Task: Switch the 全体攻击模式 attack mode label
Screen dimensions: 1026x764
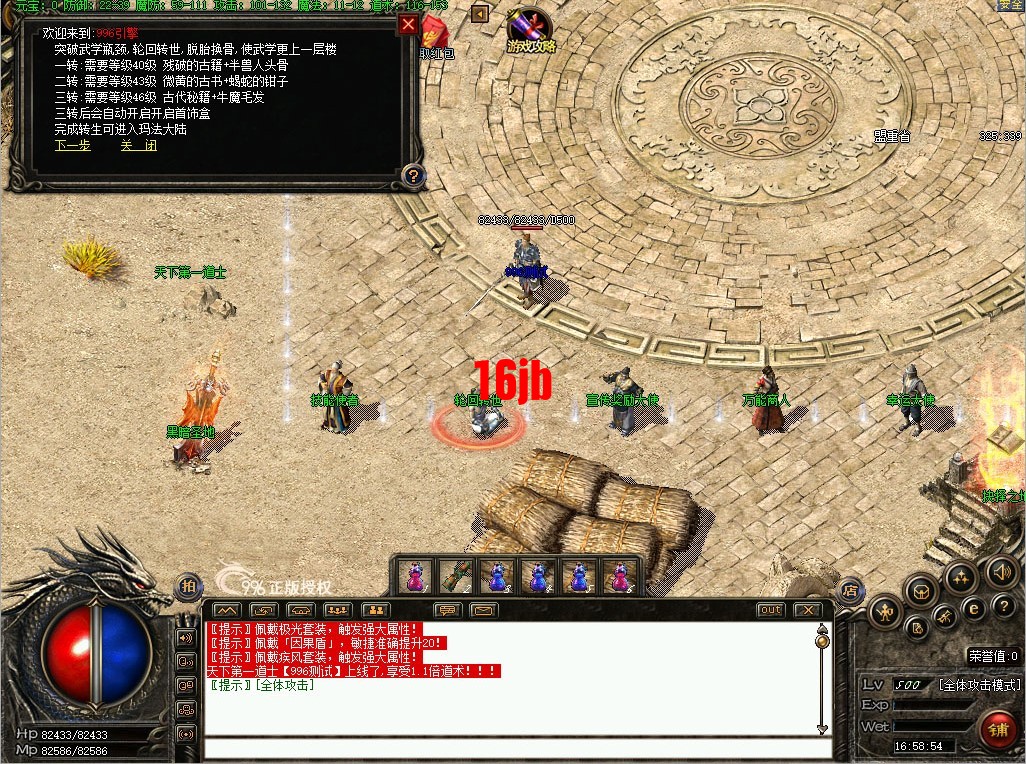Action: 979,685
